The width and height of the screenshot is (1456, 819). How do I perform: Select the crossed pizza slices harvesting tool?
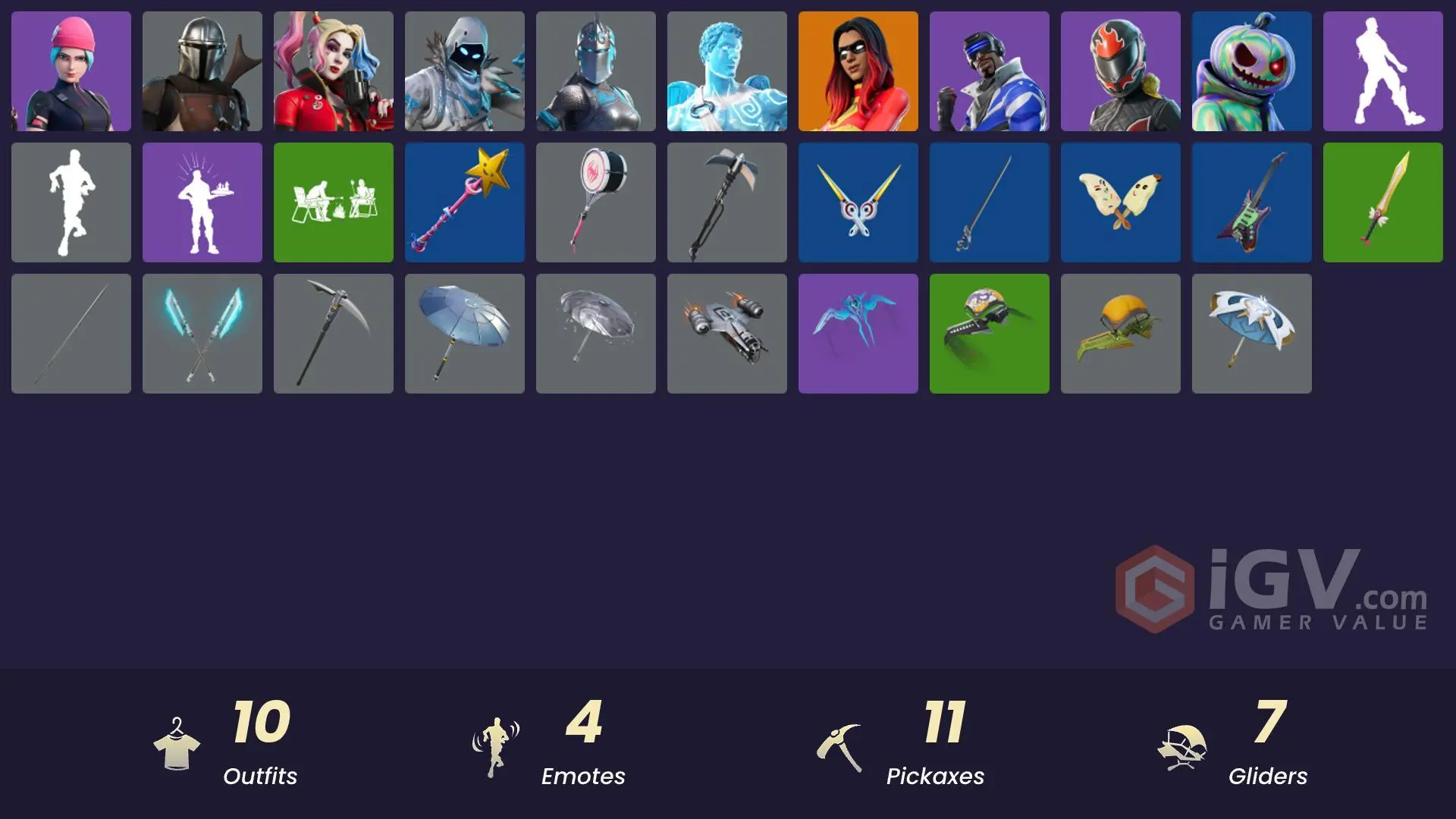1120,202
